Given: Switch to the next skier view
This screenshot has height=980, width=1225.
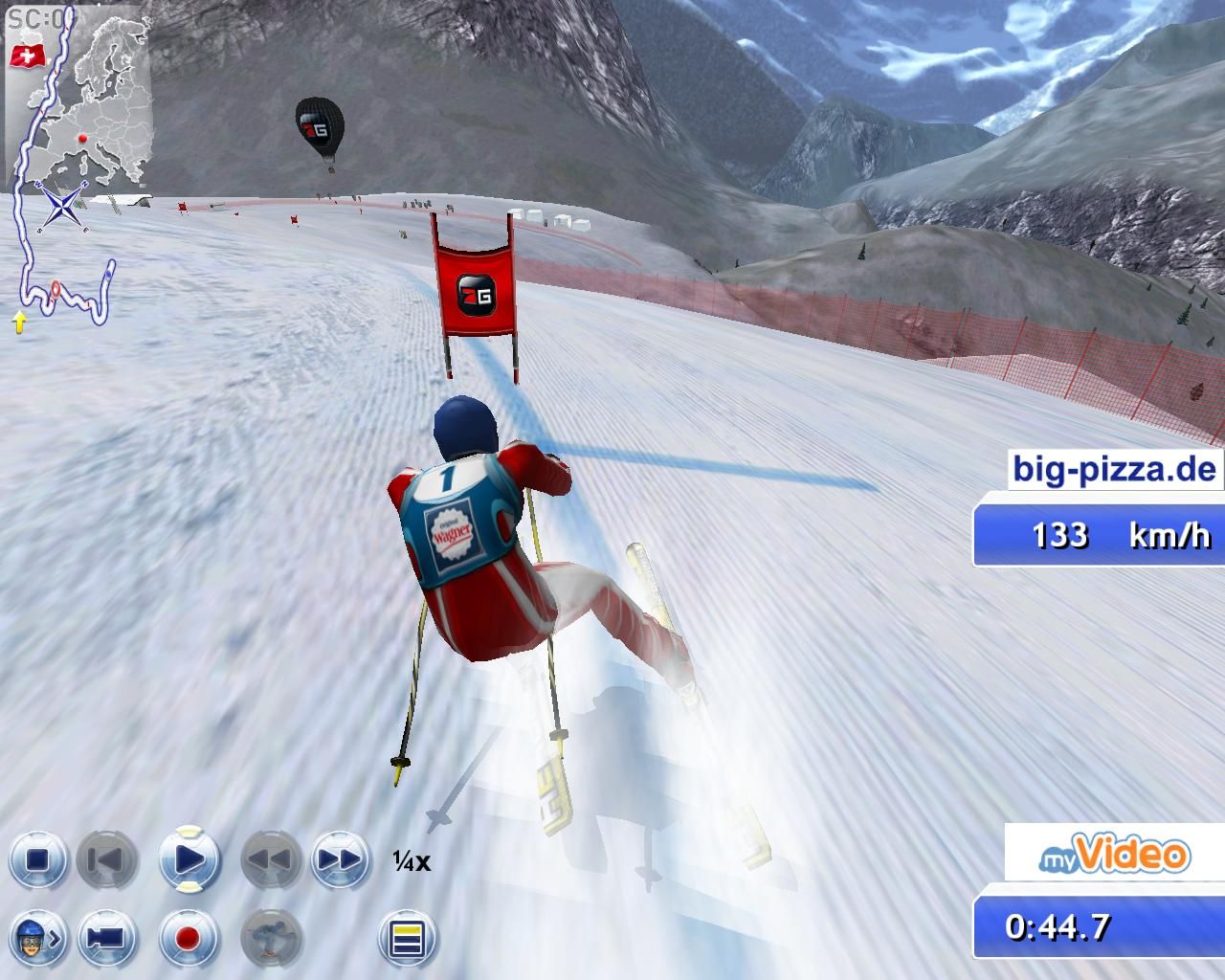Looking at the screenshot, I should point(37,937).
